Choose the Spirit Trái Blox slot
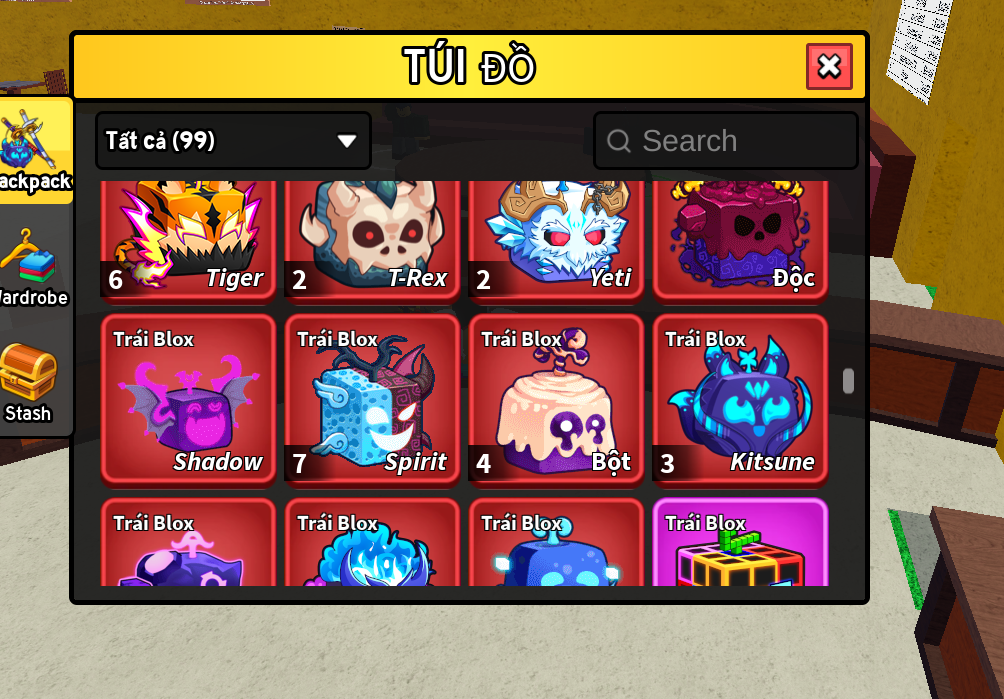1004x699 pixels. (372, 399)
